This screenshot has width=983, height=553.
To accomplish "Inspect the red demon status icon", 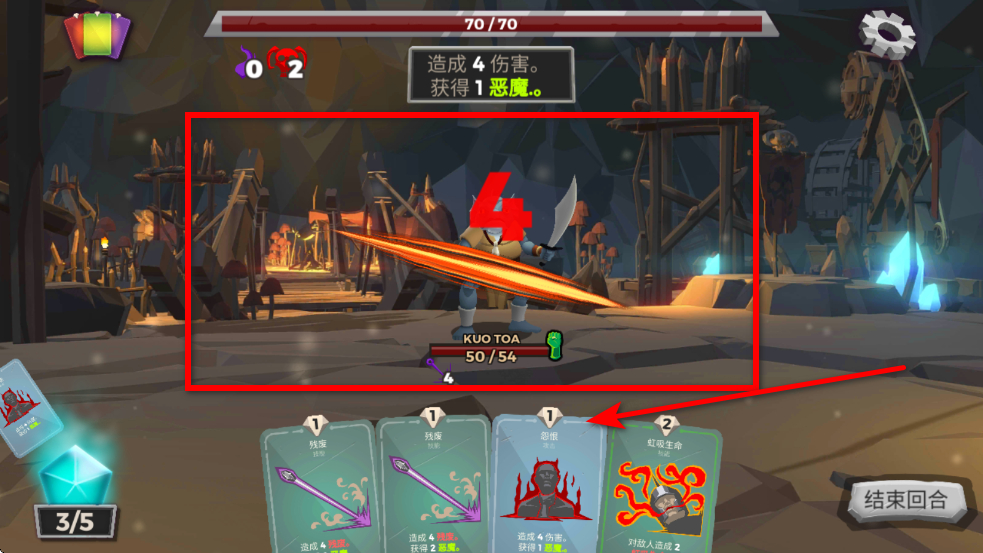I will click(286, 64).
